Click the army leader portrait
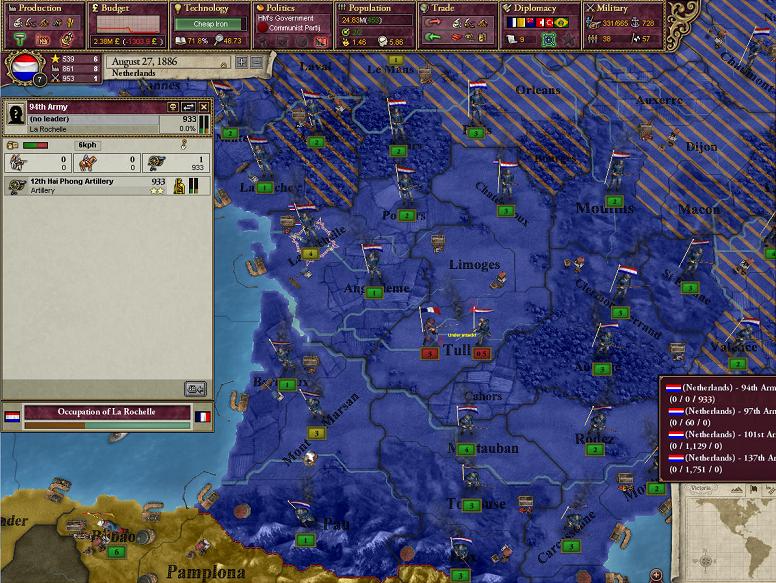The height and width of the screenshot is (583, 776). click(15, 118)
